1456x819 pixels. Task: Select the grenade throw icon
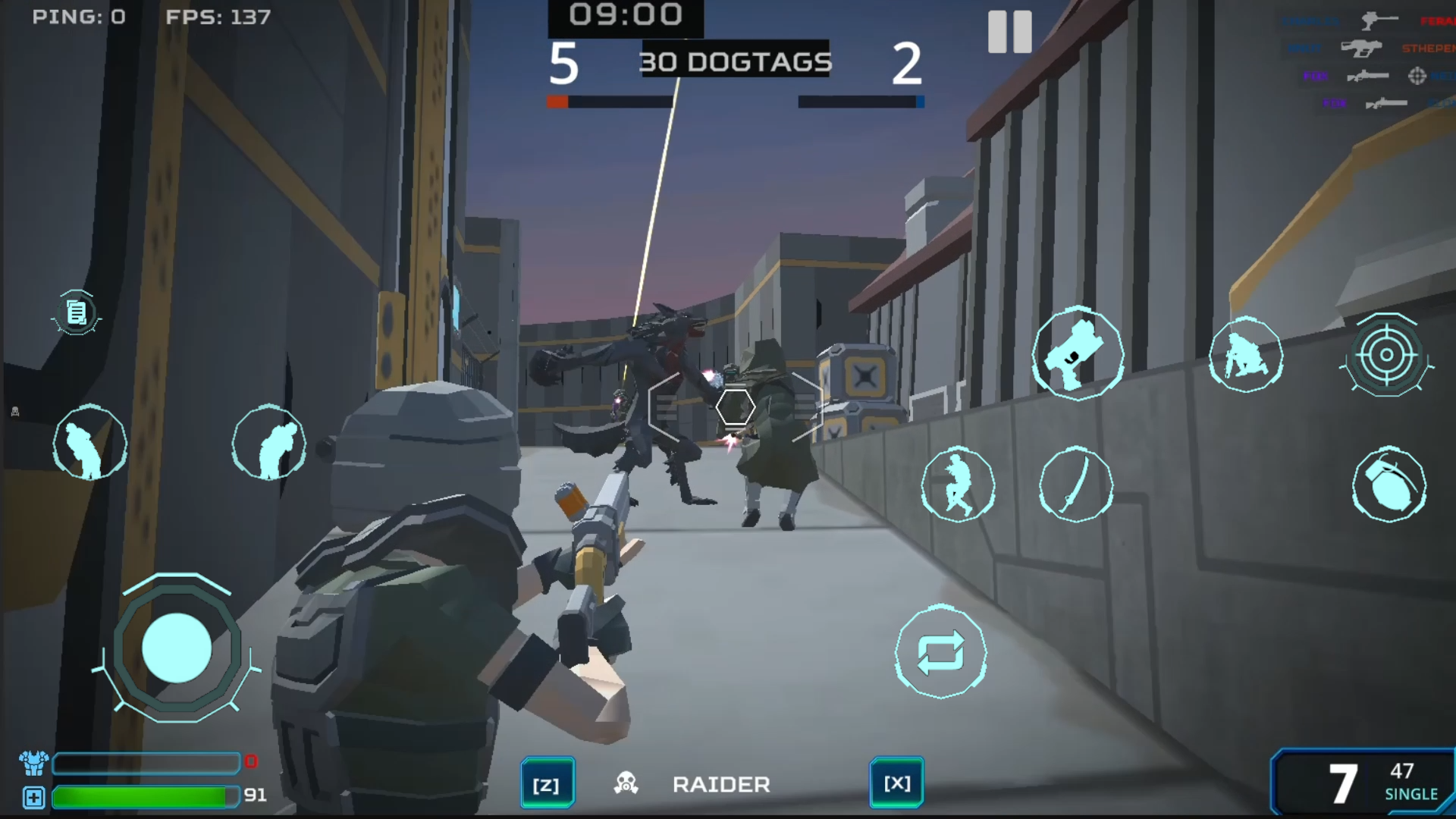pyautogui.click(x=1389, y=486)
